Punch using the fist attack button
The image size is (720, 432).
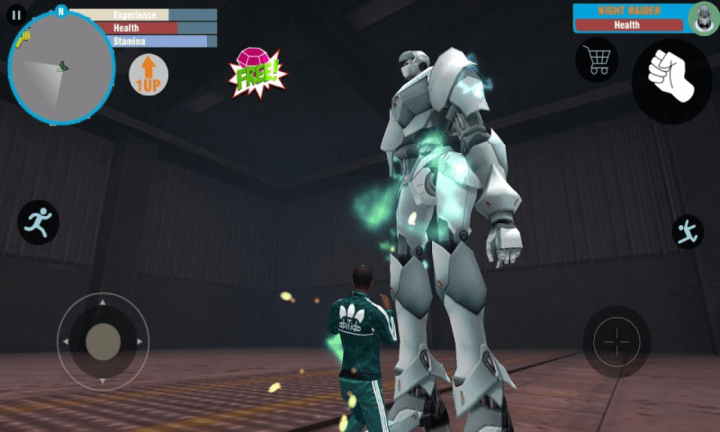[x=671, y=80]
